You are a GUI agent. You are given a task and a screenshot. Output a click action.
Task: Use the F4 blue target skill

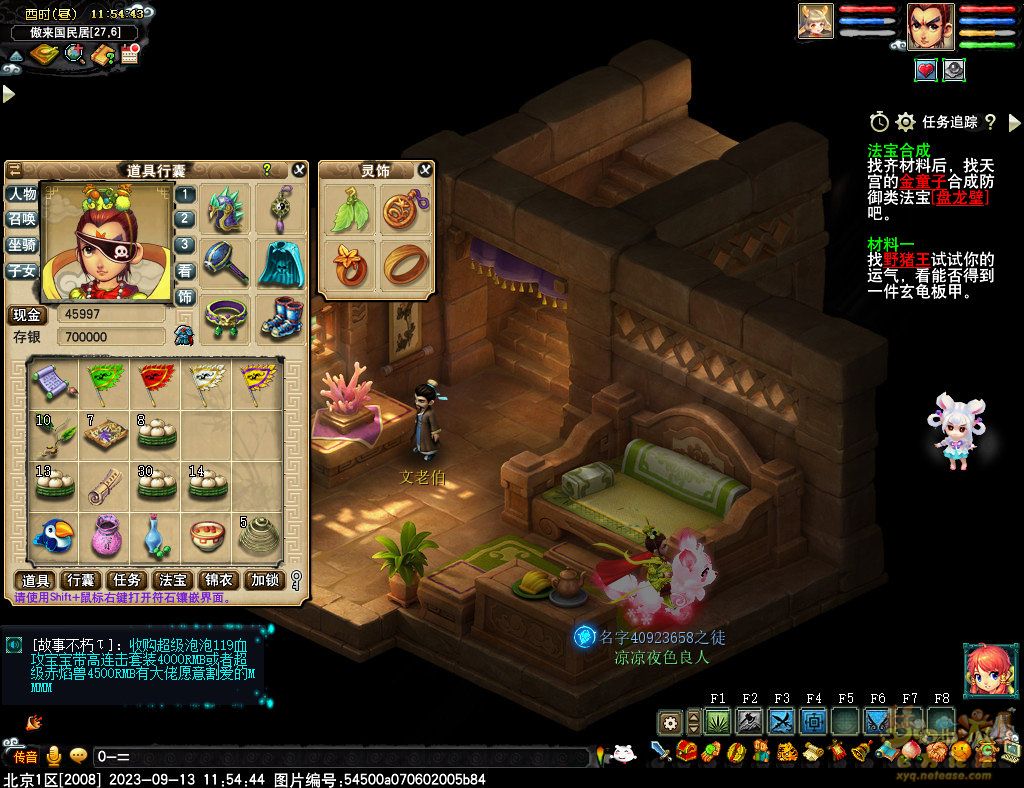coord(814,721)
